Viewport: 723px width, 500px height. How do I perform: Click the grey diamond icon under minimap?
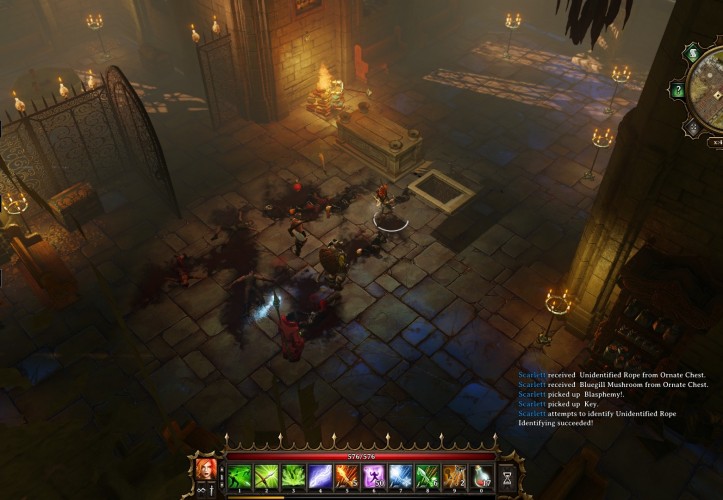tap(692, 129)
